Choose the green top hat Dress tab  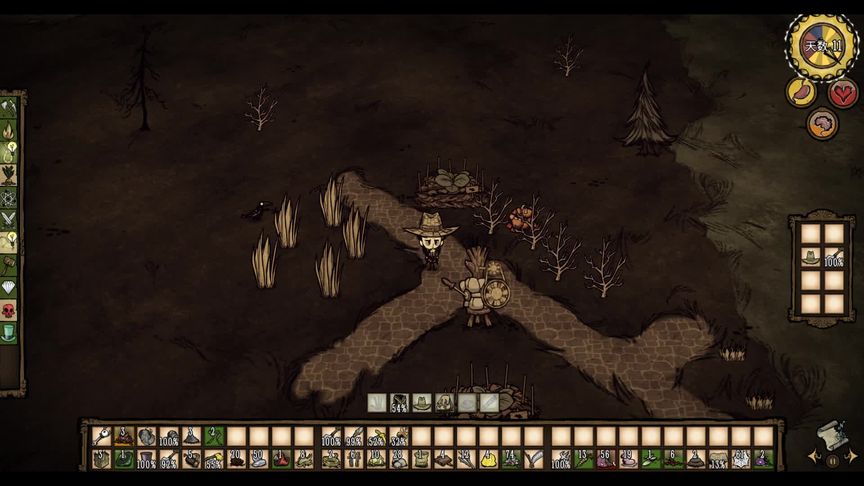9,333
